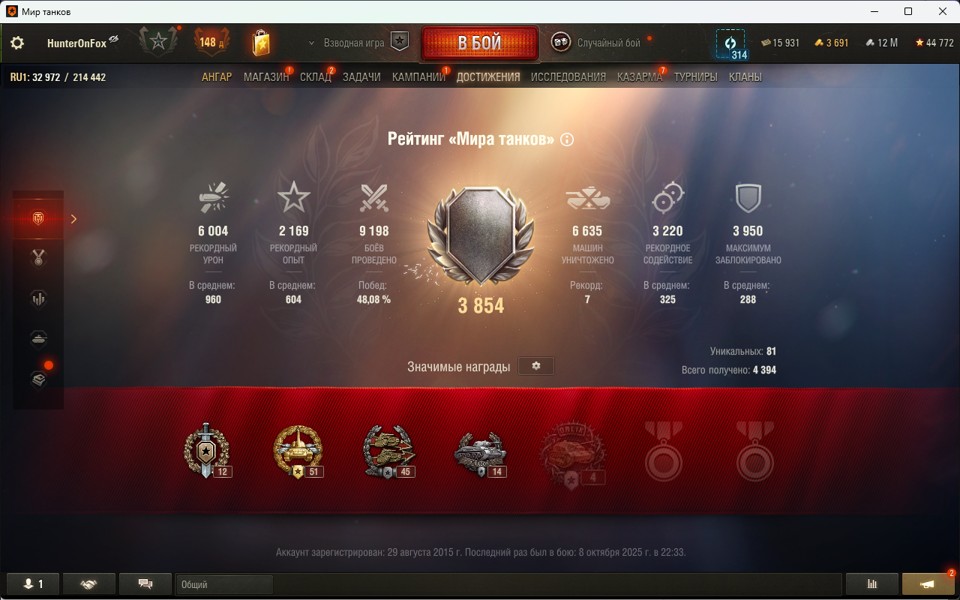Open the «Случайный бой» battle mode selector
The height and width of the screenshot is (600, 960).
tap(597, 43)
